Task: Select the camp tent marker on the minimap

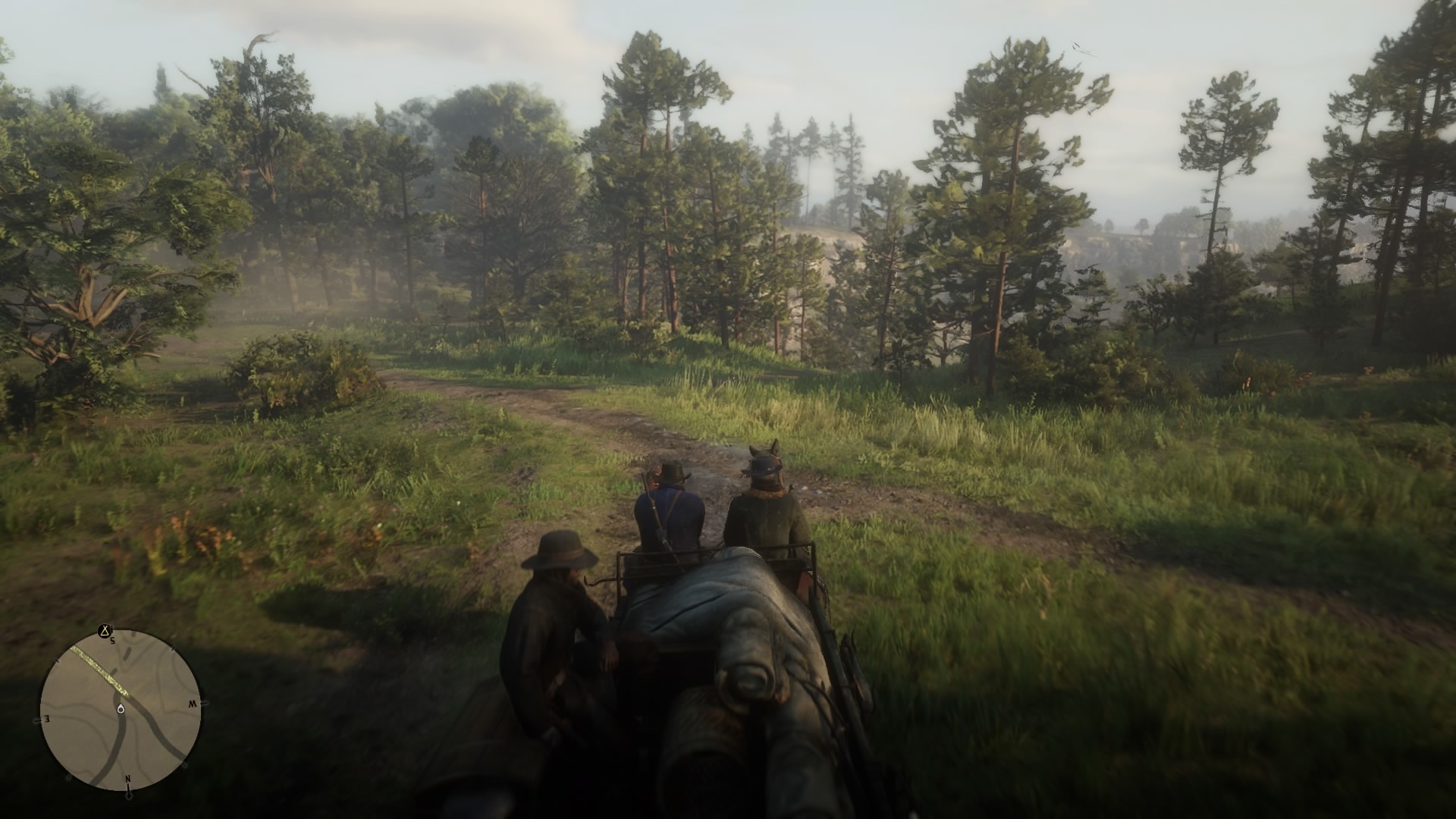Action: pyautogui.click(x=105, y=631)
